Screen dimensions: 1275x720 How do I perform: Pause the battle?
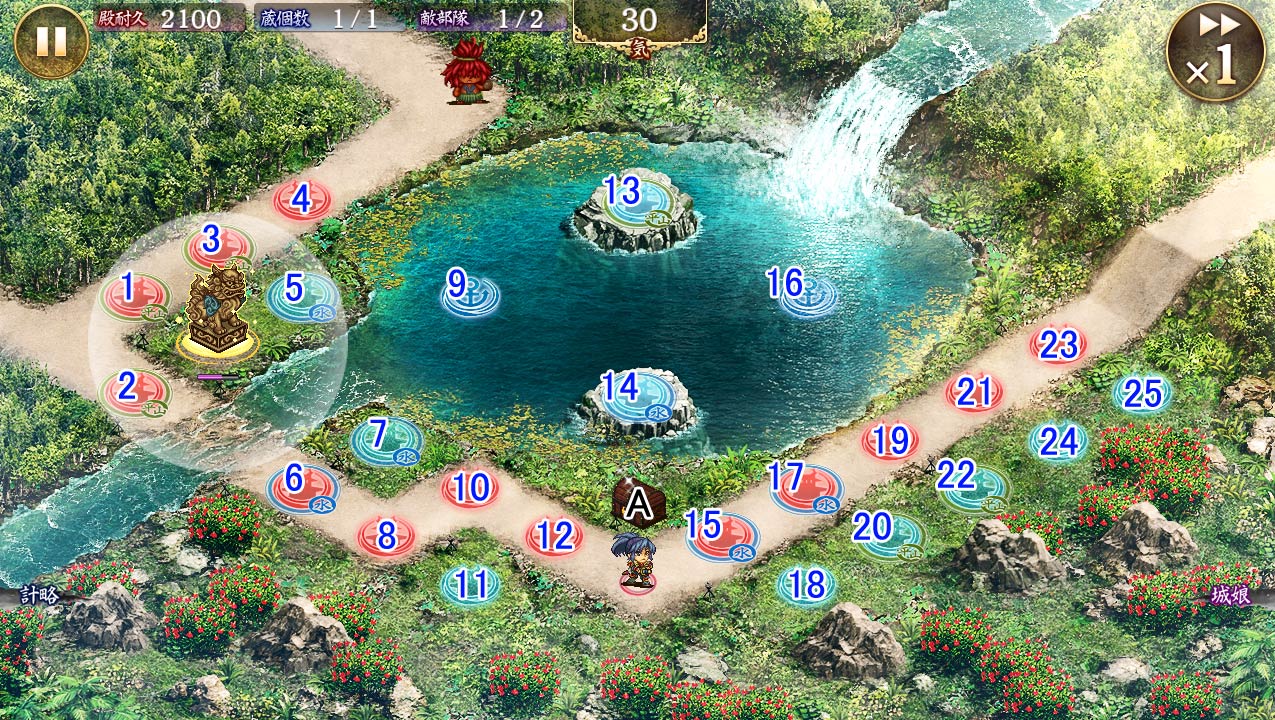pos(51,41)
